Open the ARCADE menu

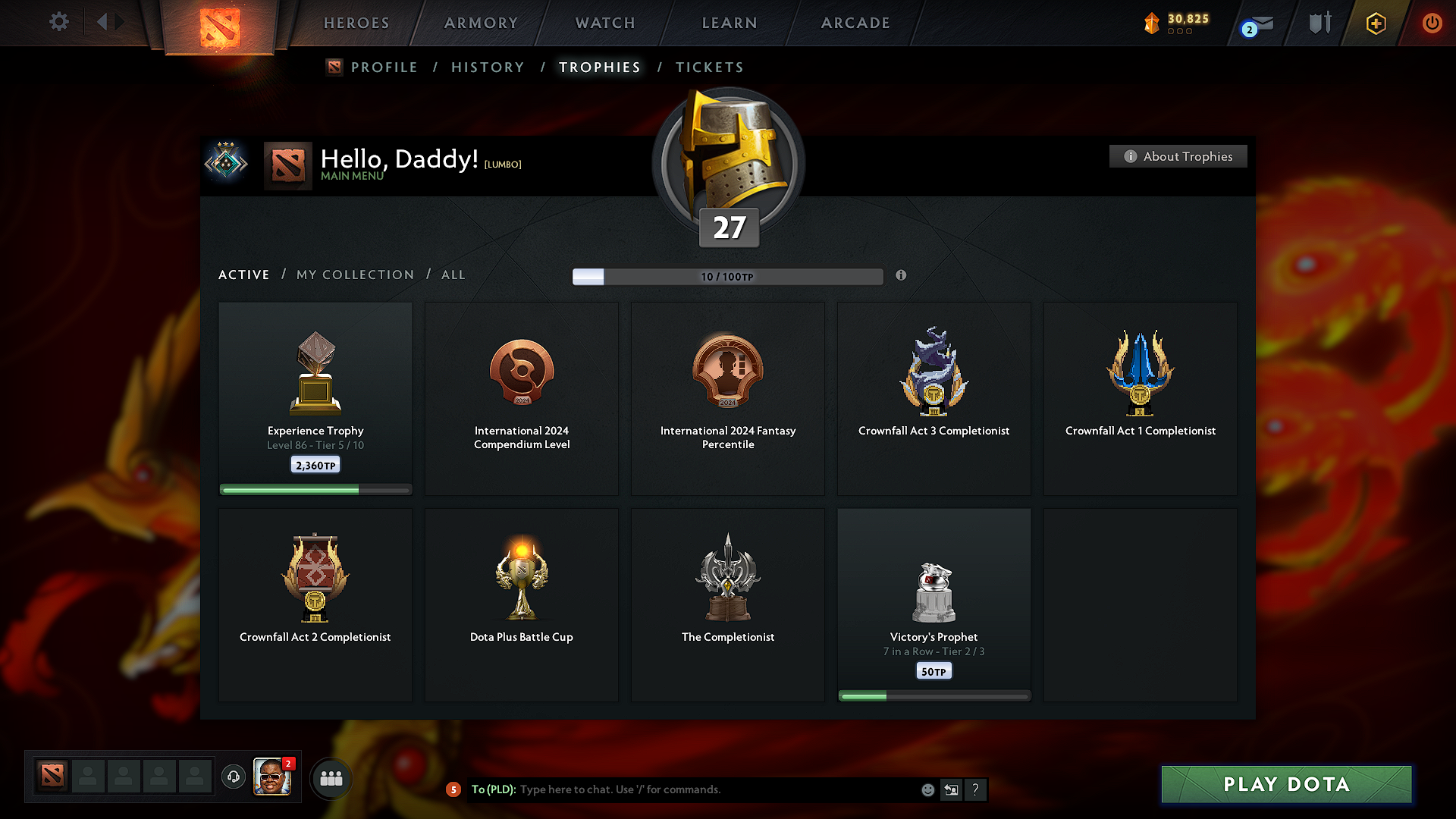pos(855,23)
